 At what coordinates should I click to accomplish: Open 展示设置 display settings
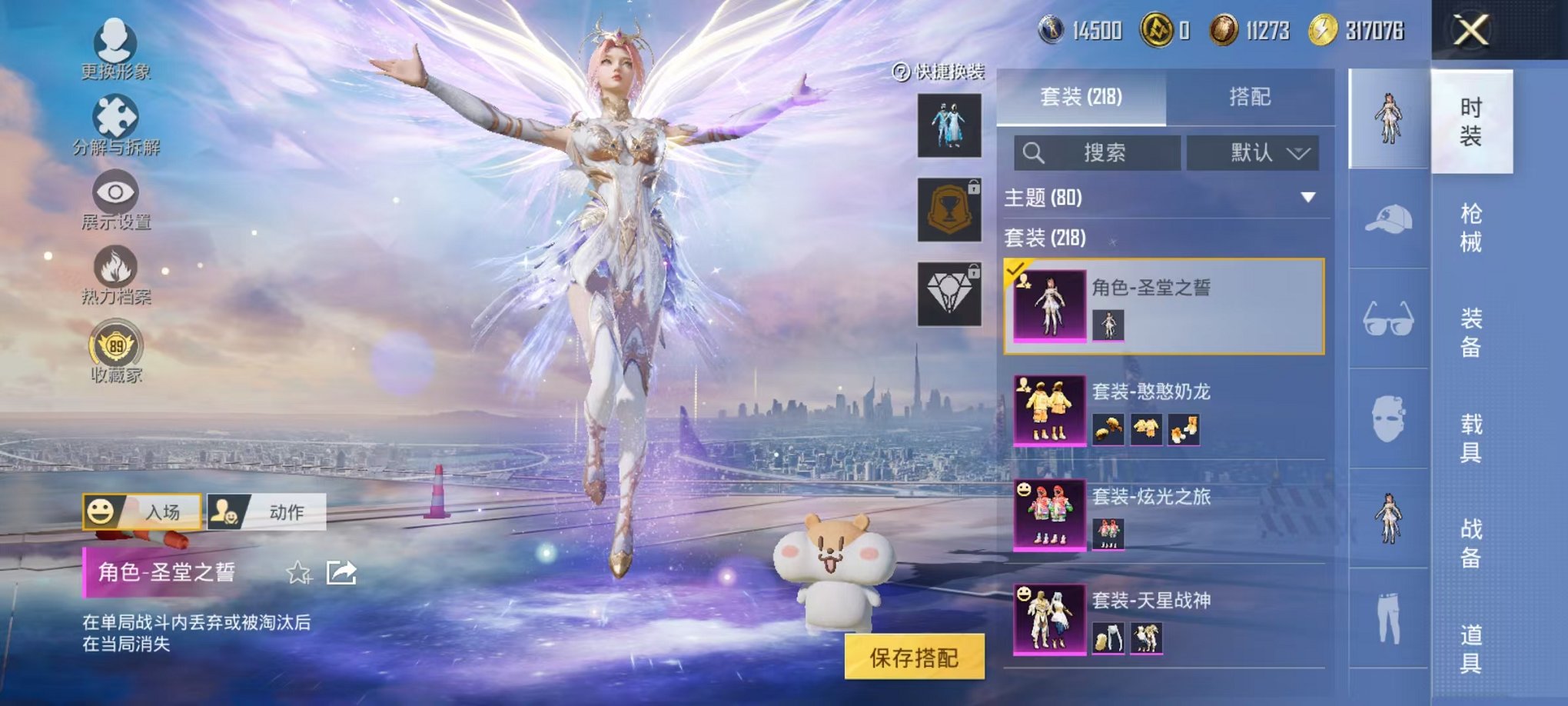point(115,198)
